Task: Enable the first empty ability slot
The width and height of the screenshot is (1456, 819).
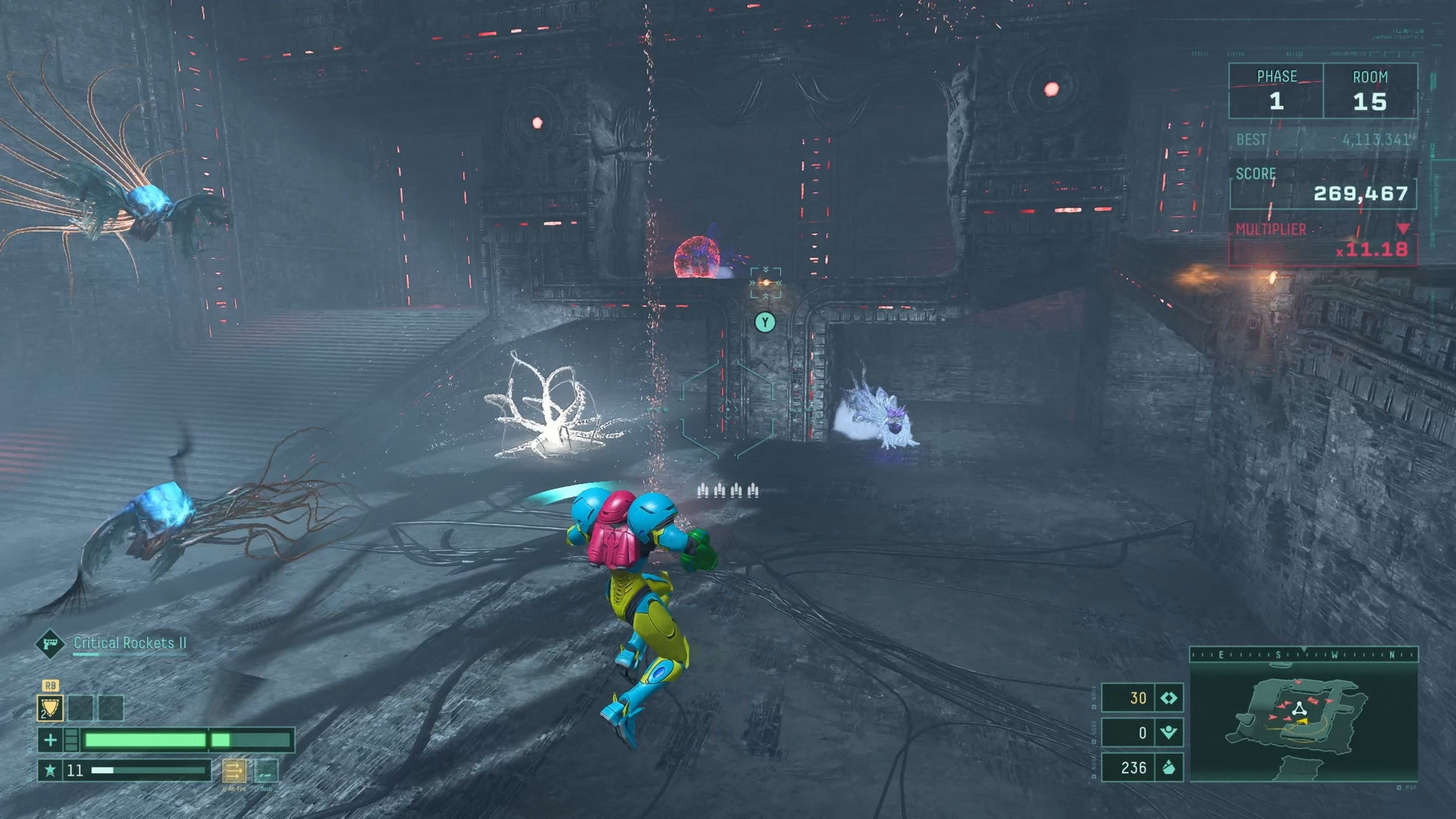Action: pyautogui.click(x=80, y=708)
